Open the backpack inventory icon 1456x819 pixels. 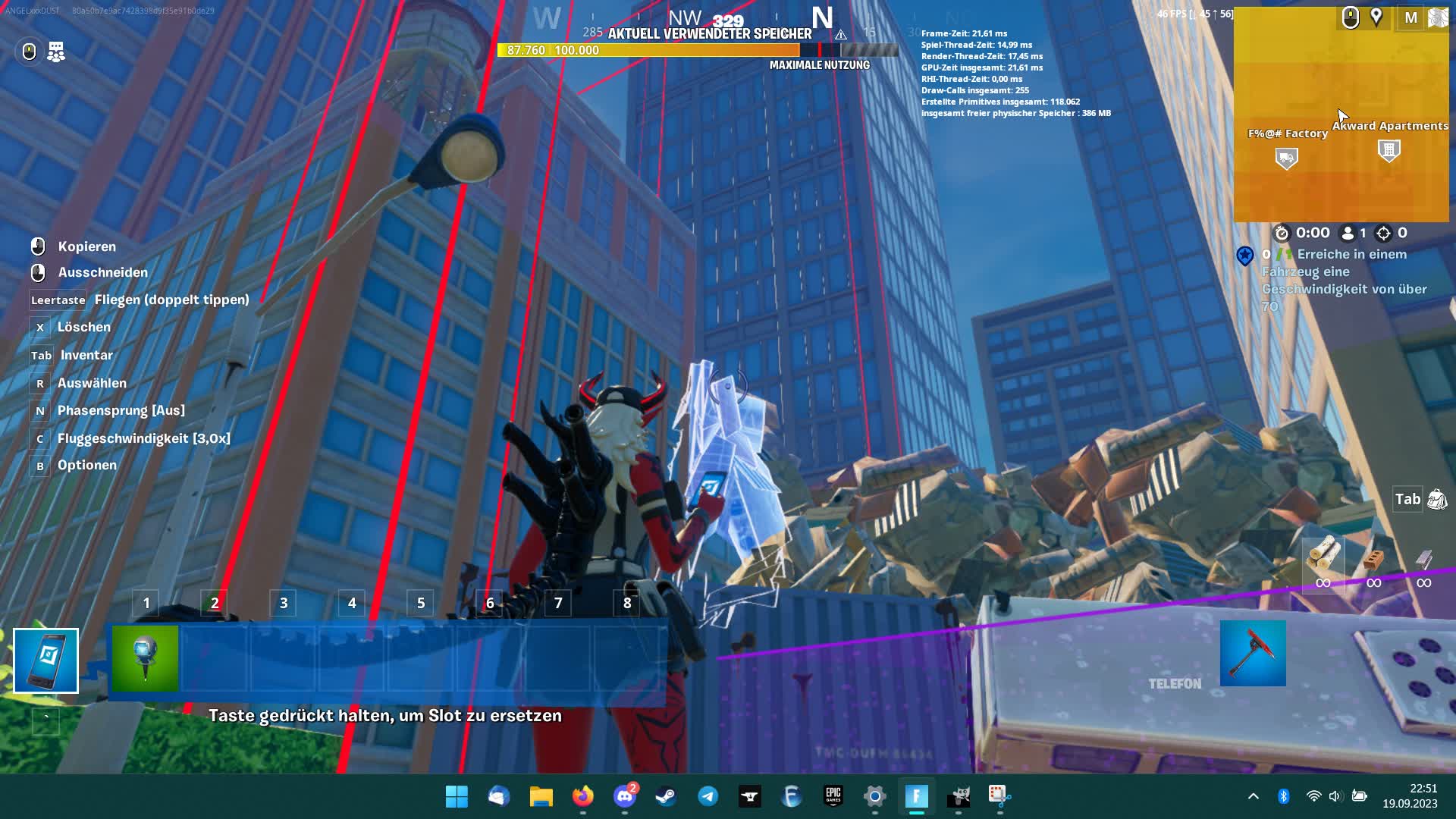1437,499
